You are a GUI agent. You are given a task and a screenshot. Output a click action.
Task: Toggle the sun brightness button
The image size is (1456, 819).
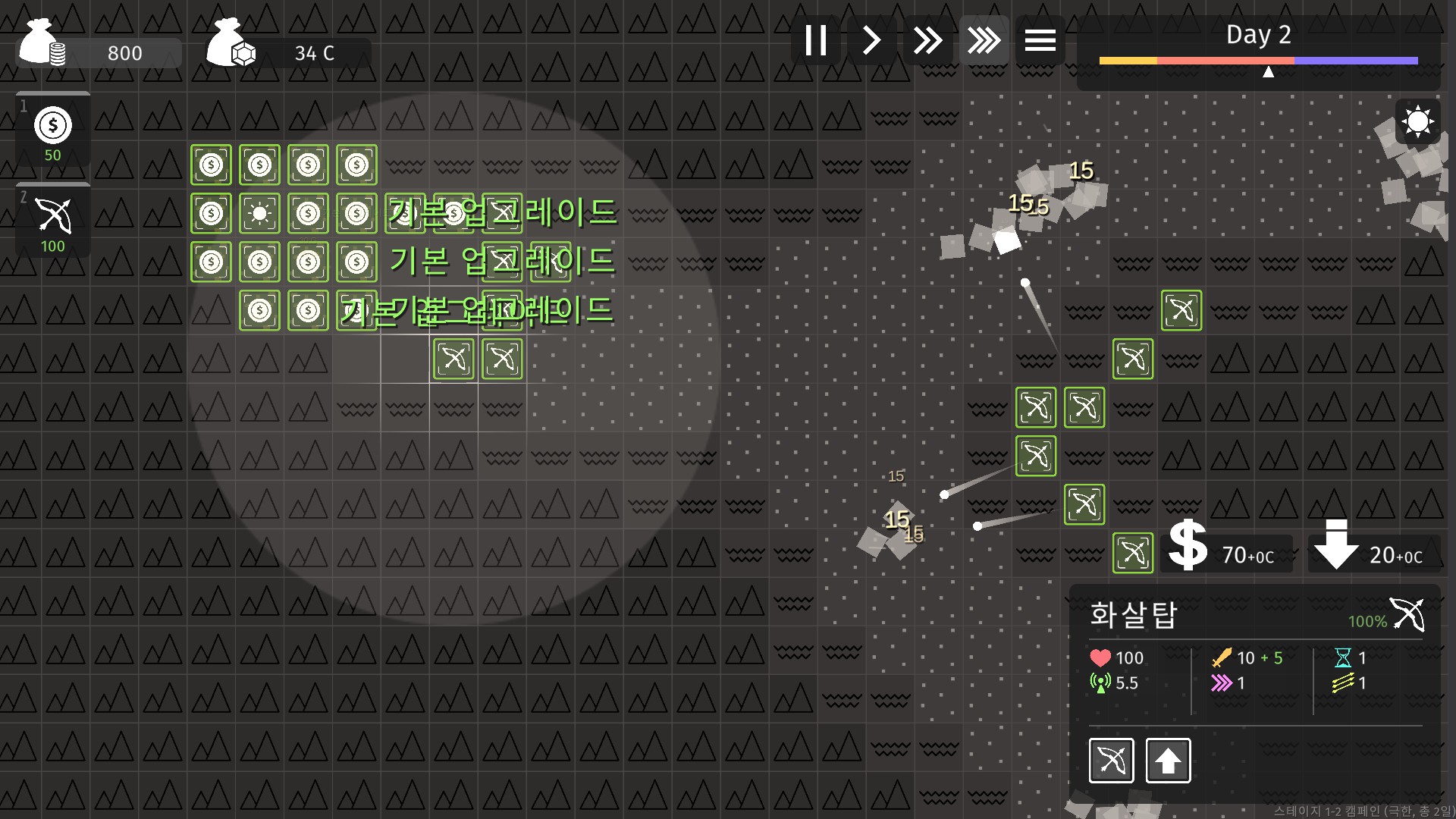point(1417,121)
